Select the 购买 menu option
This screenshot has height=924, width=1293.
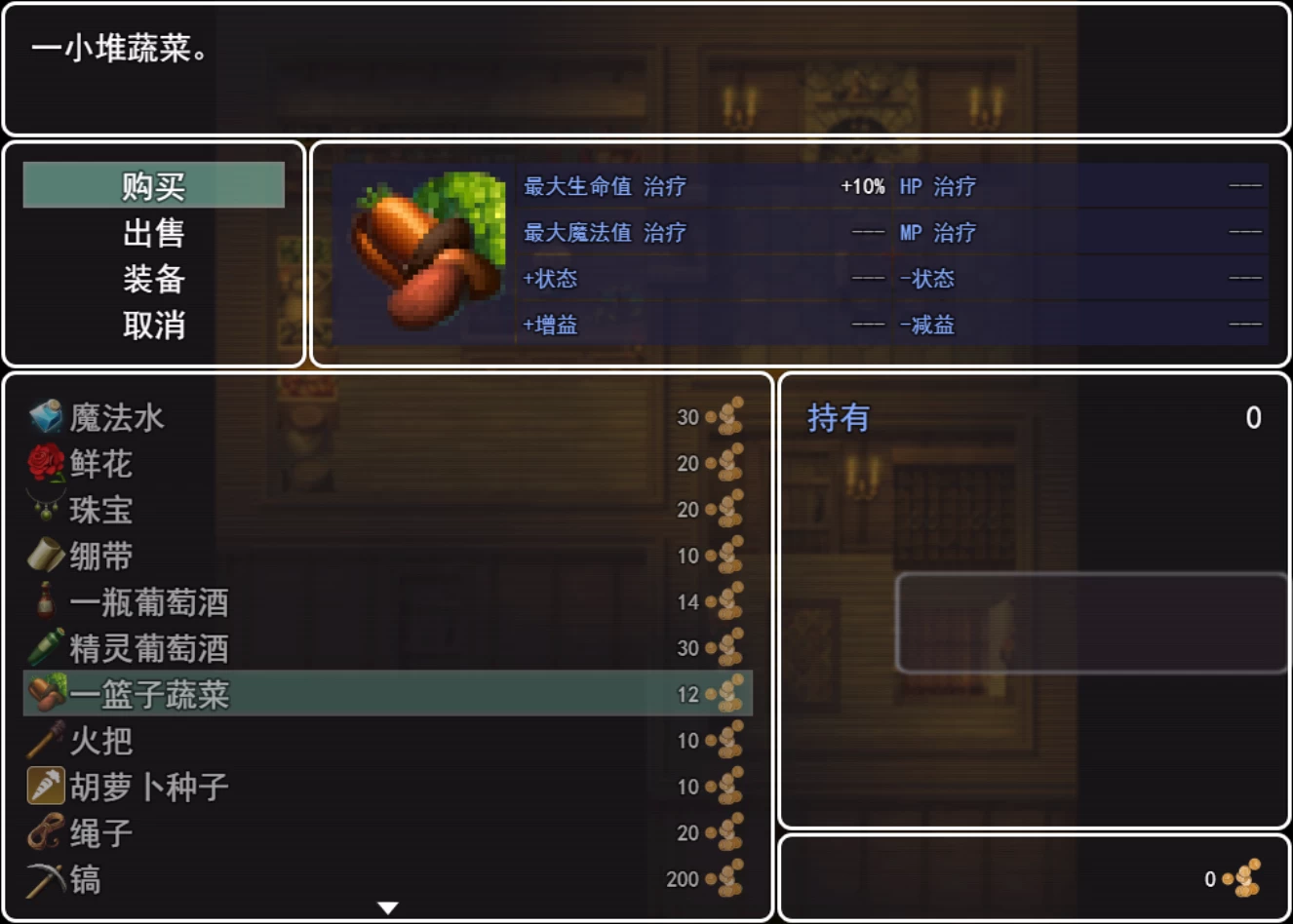click(153, 184)
